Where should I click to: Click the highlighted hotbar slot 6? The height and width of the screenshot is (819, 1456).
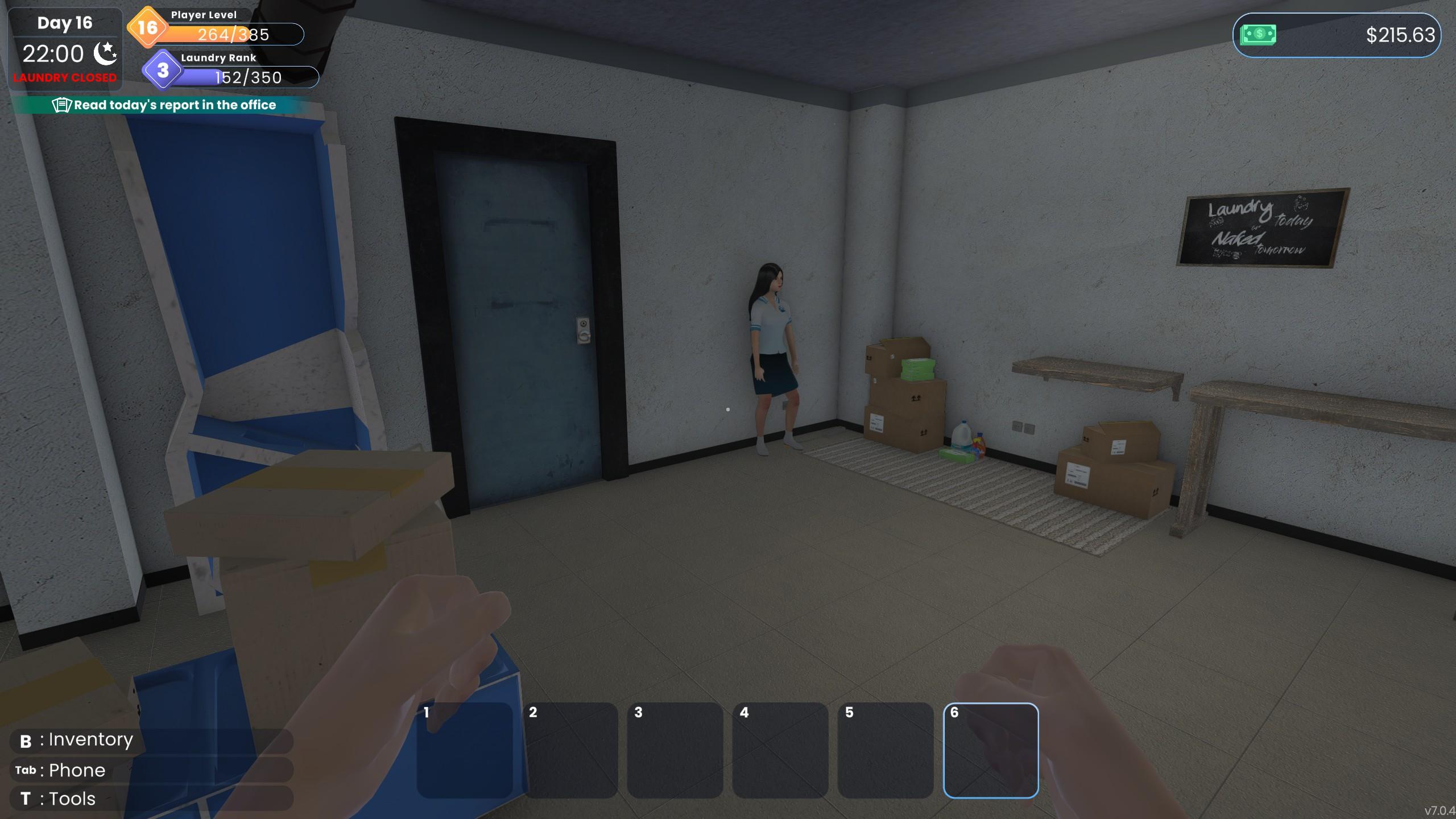pos(991,750)
